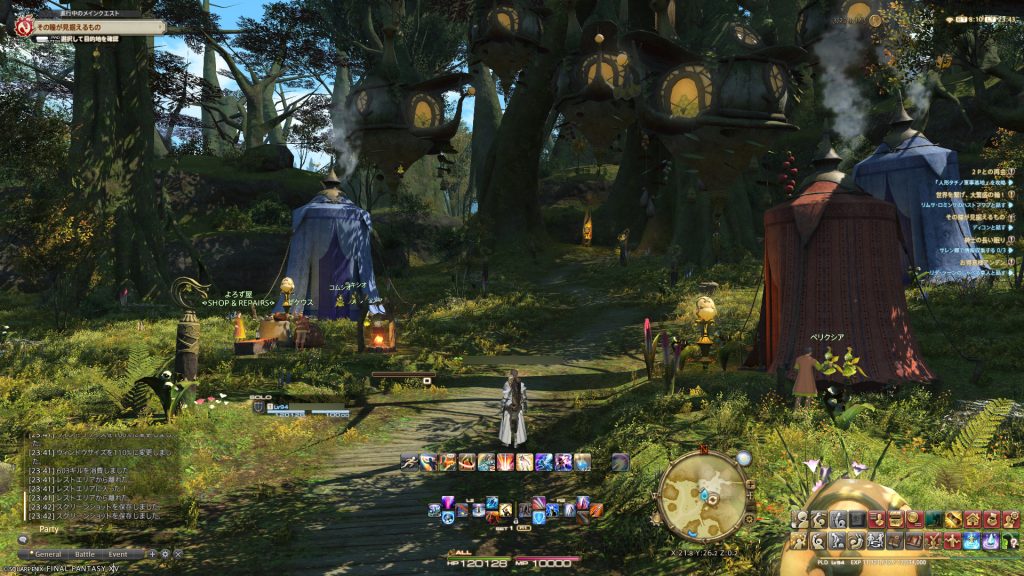Viewport: 1024px width, 576px height.
Task: Click the chat bubble channel selector
Action: point(22,539)
